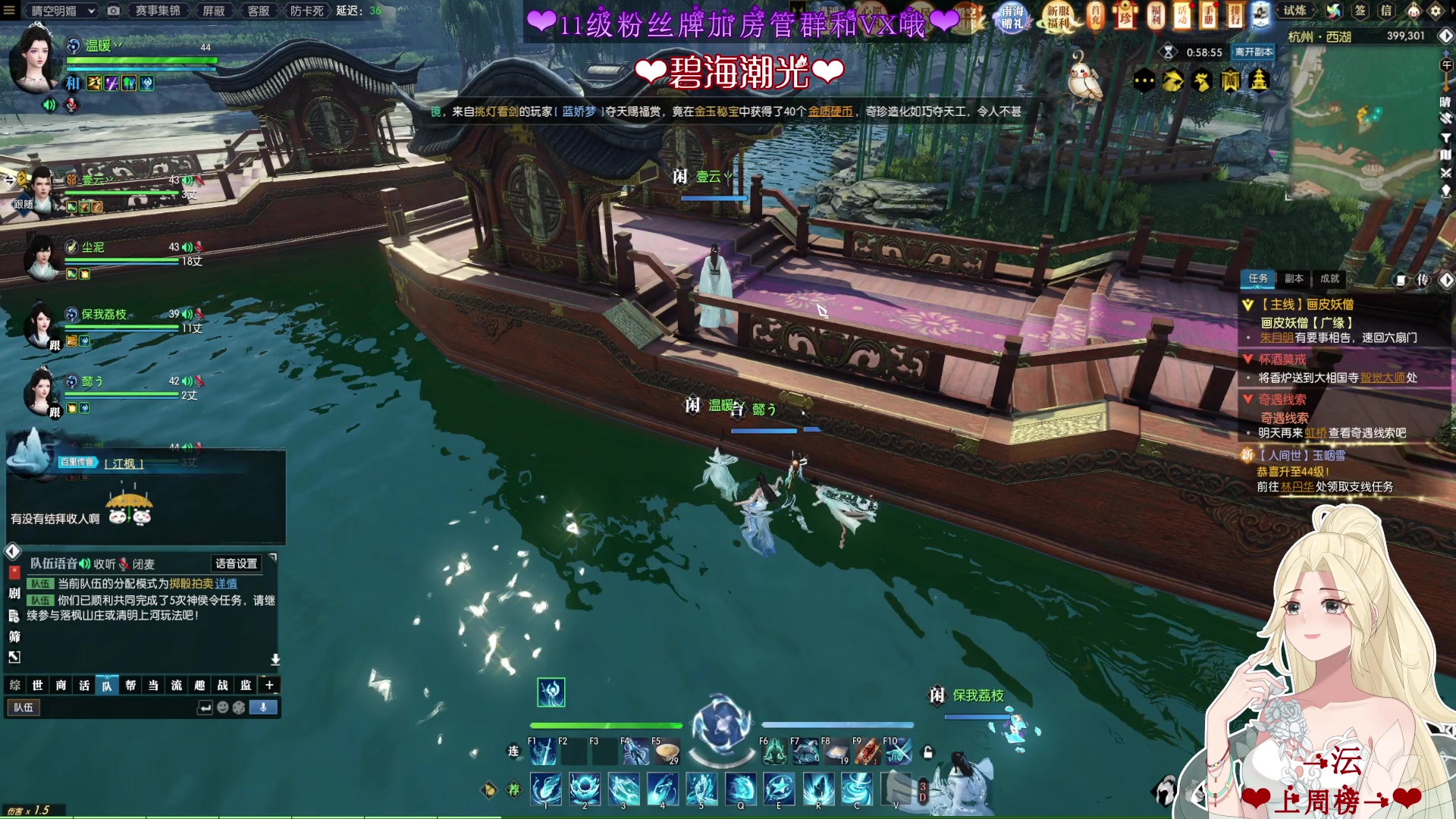Toggle the blue microphone voice input button

coord(263,708)
